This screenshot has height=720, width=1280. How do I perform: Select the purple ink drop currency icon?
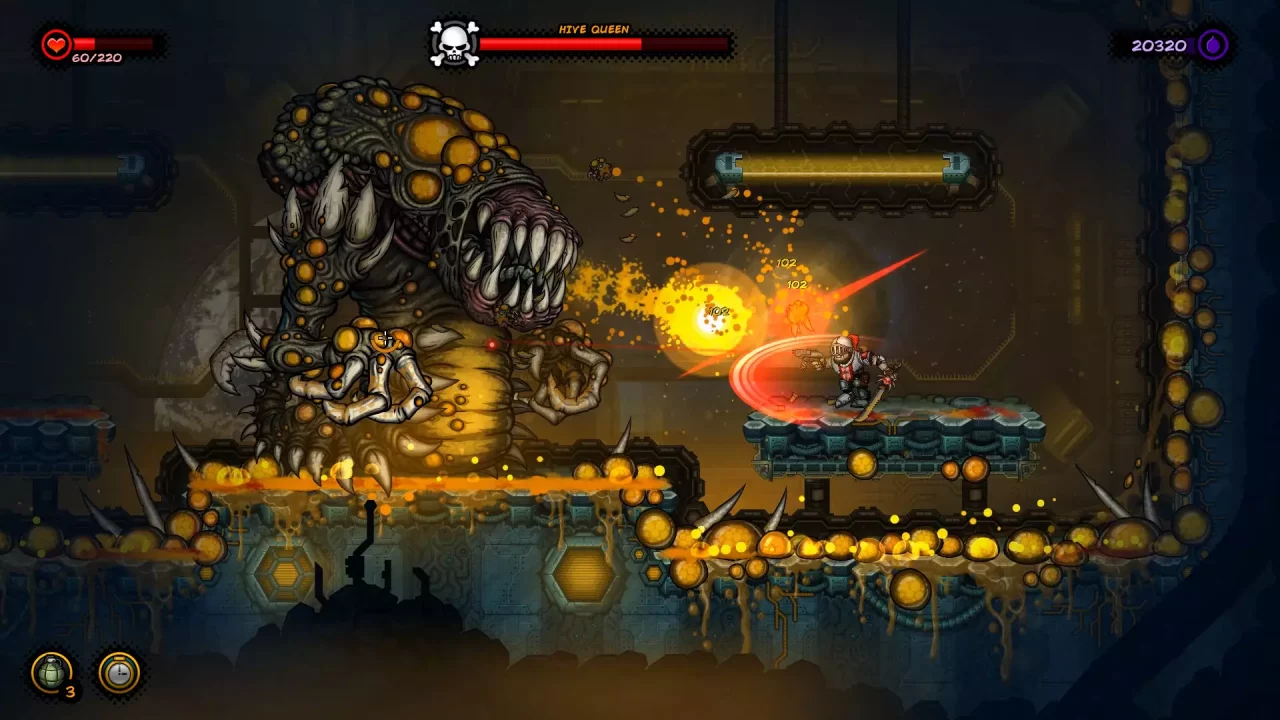click(x=1213, y=44)
